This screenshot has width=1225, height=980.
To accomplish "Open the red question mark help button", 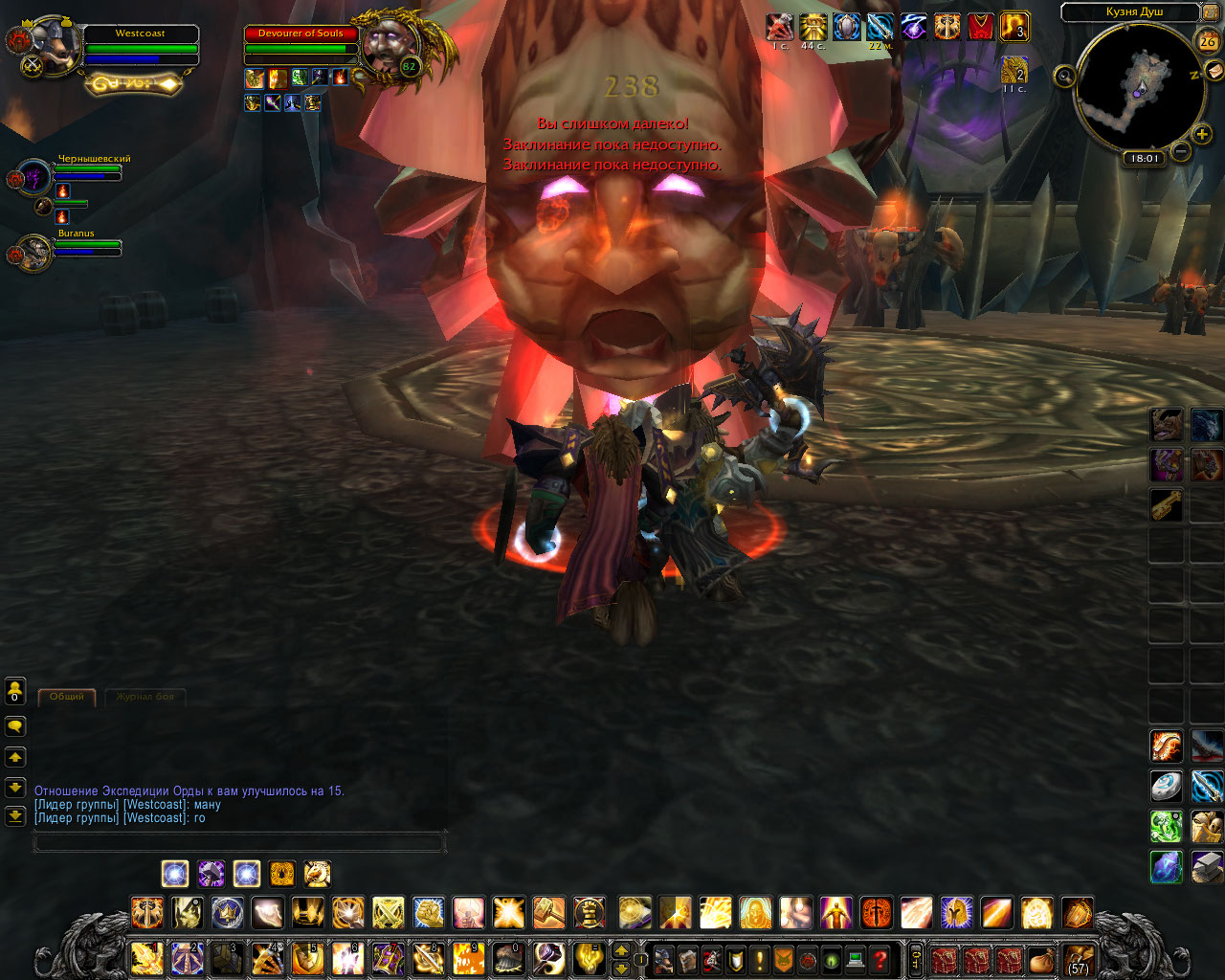I will (x=880, y=959).
